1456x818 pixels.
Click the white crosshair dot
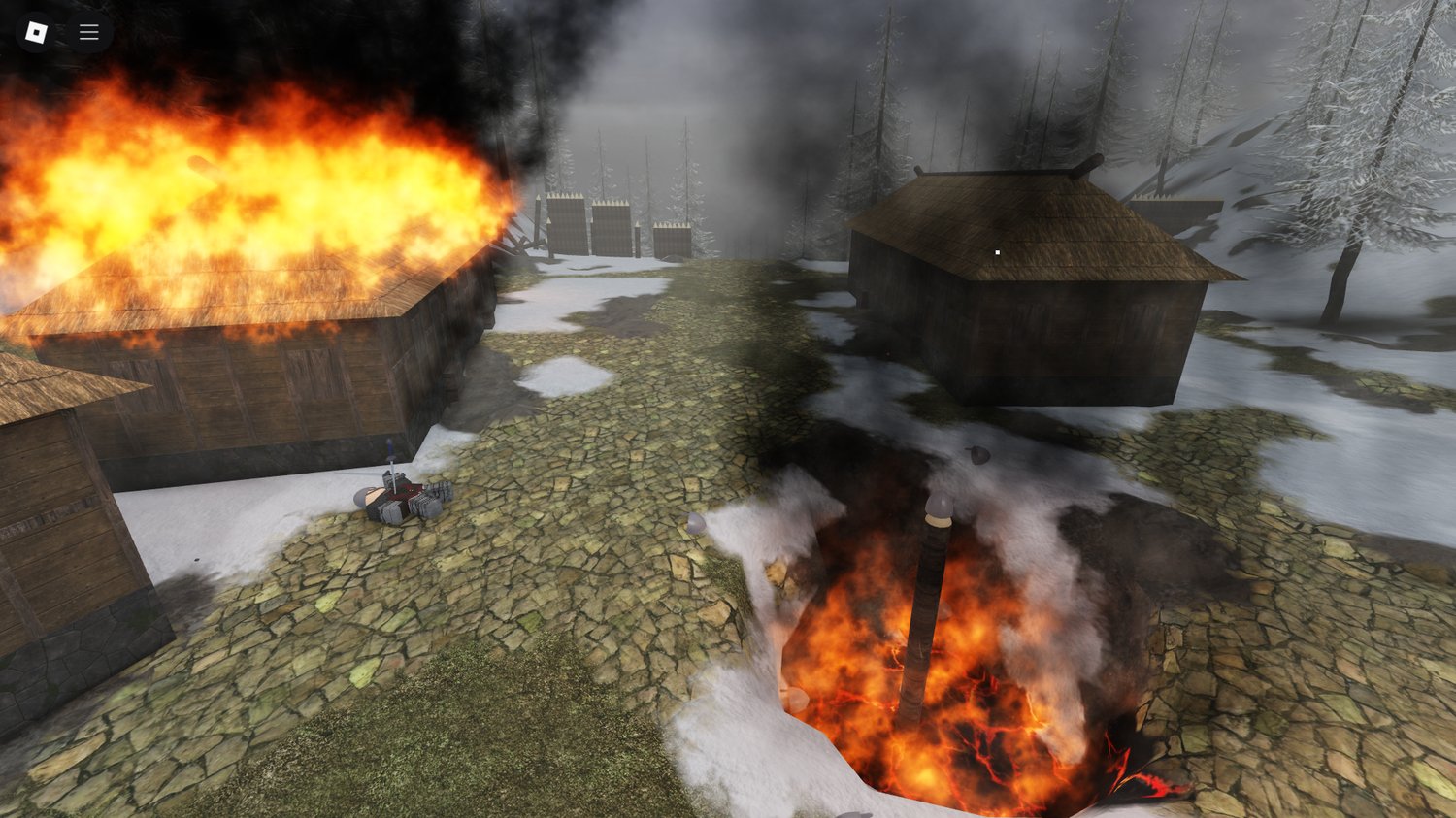(997, 250)
